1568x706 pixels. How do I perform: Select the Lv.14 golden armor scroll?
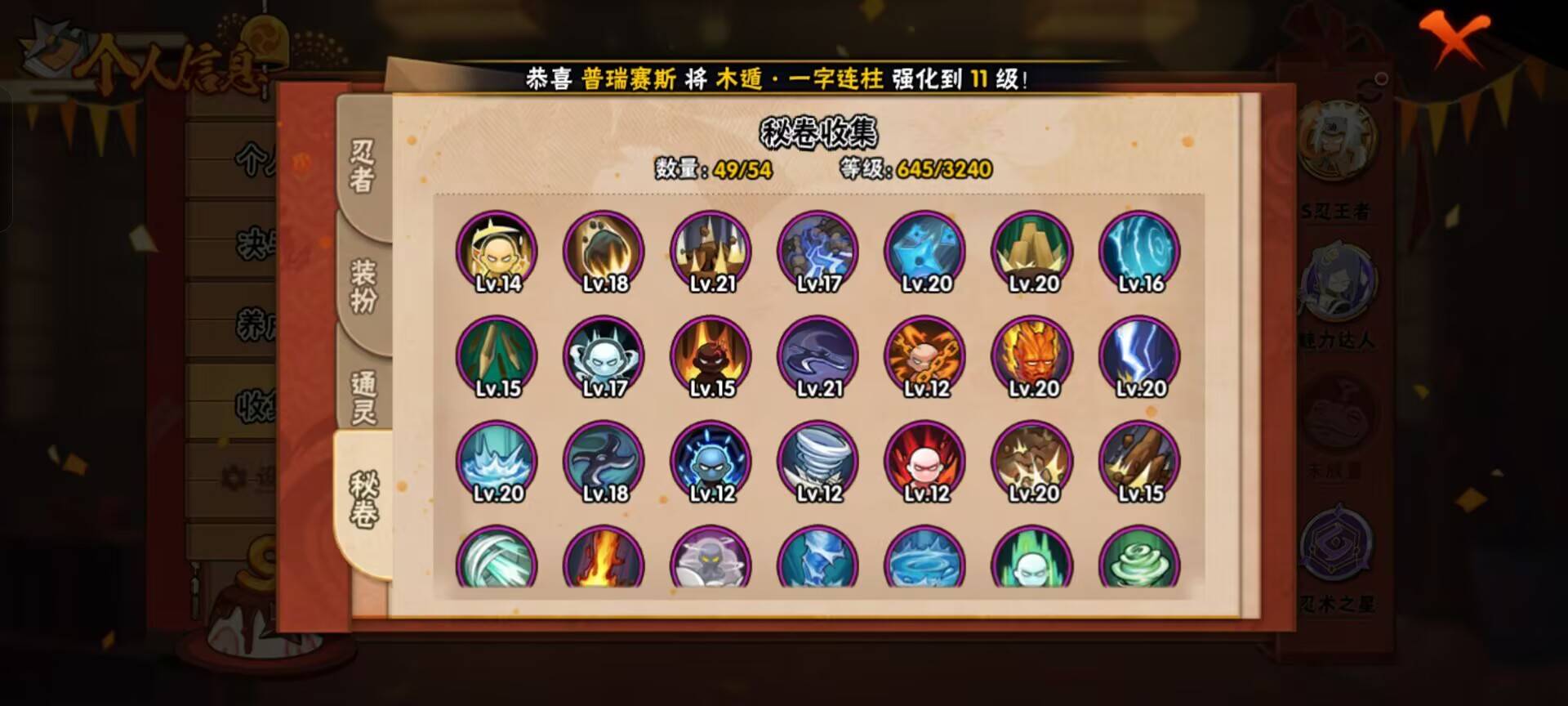497,252
